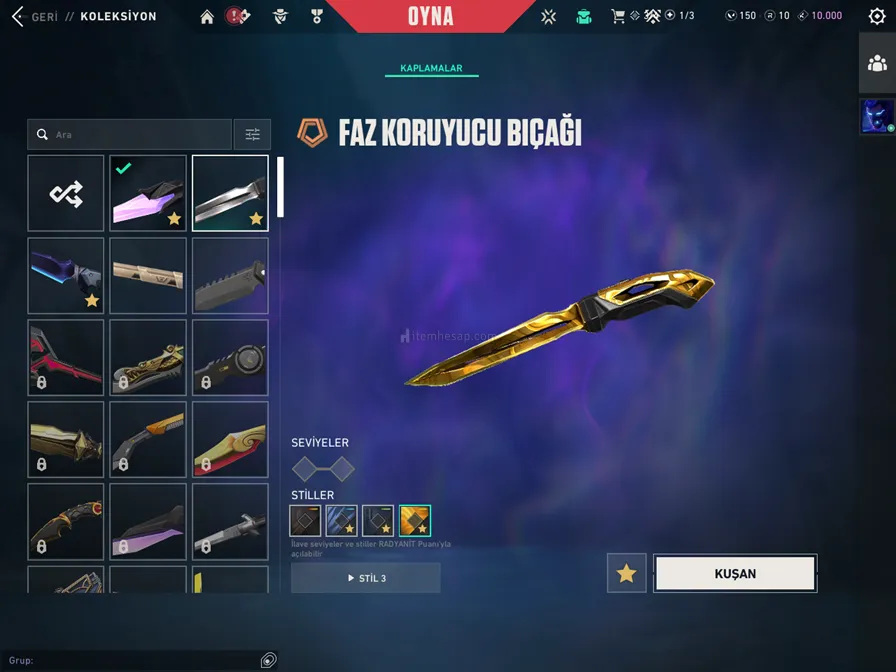Open the skin list filter options
This screenshot has height=672, width=896.
pyautogui.click(x=252, y=135)
